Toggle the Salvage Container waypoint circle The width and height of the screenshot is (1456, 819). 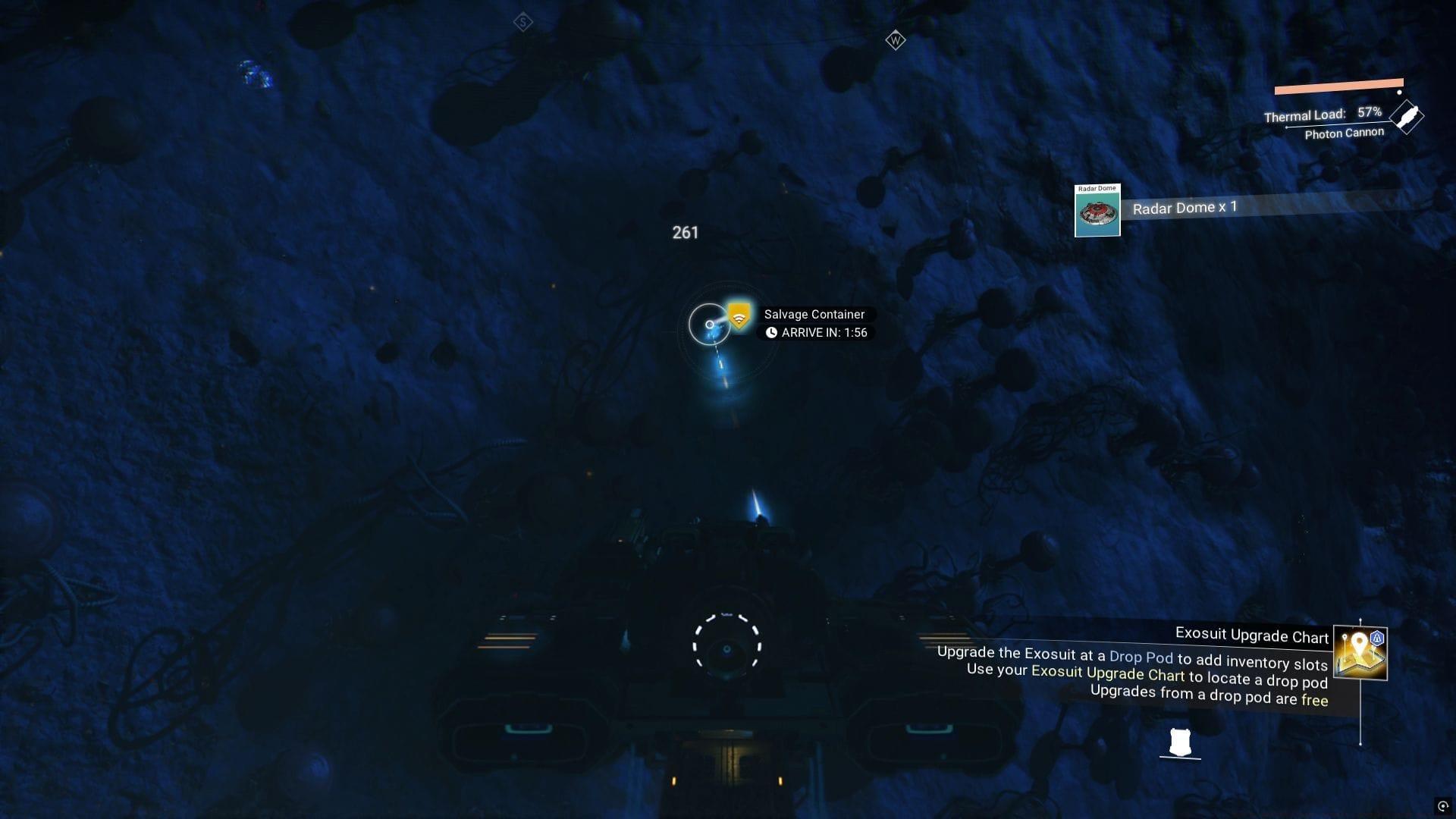(711, 325)
